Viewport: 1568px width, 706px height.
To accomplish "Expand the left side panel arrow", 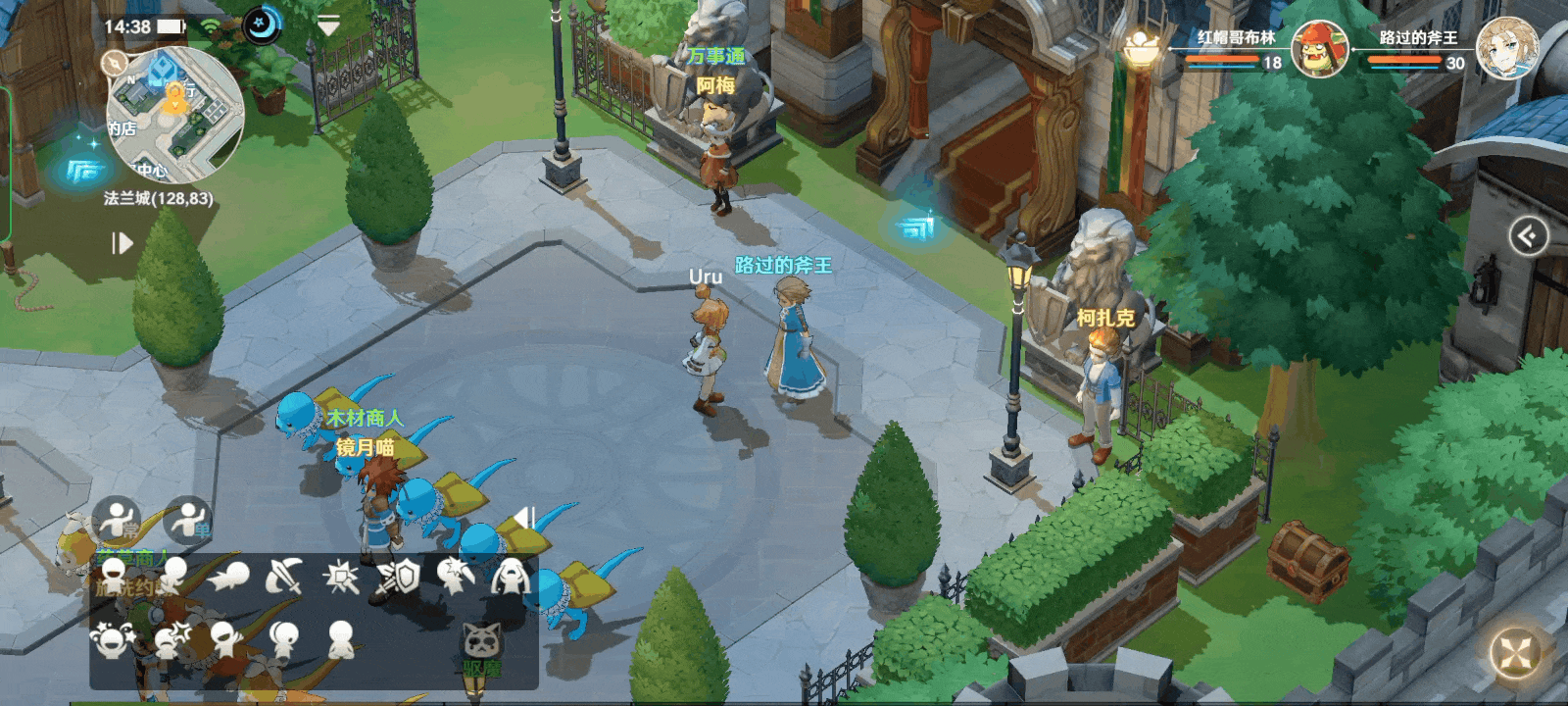I will coord(122,242).
